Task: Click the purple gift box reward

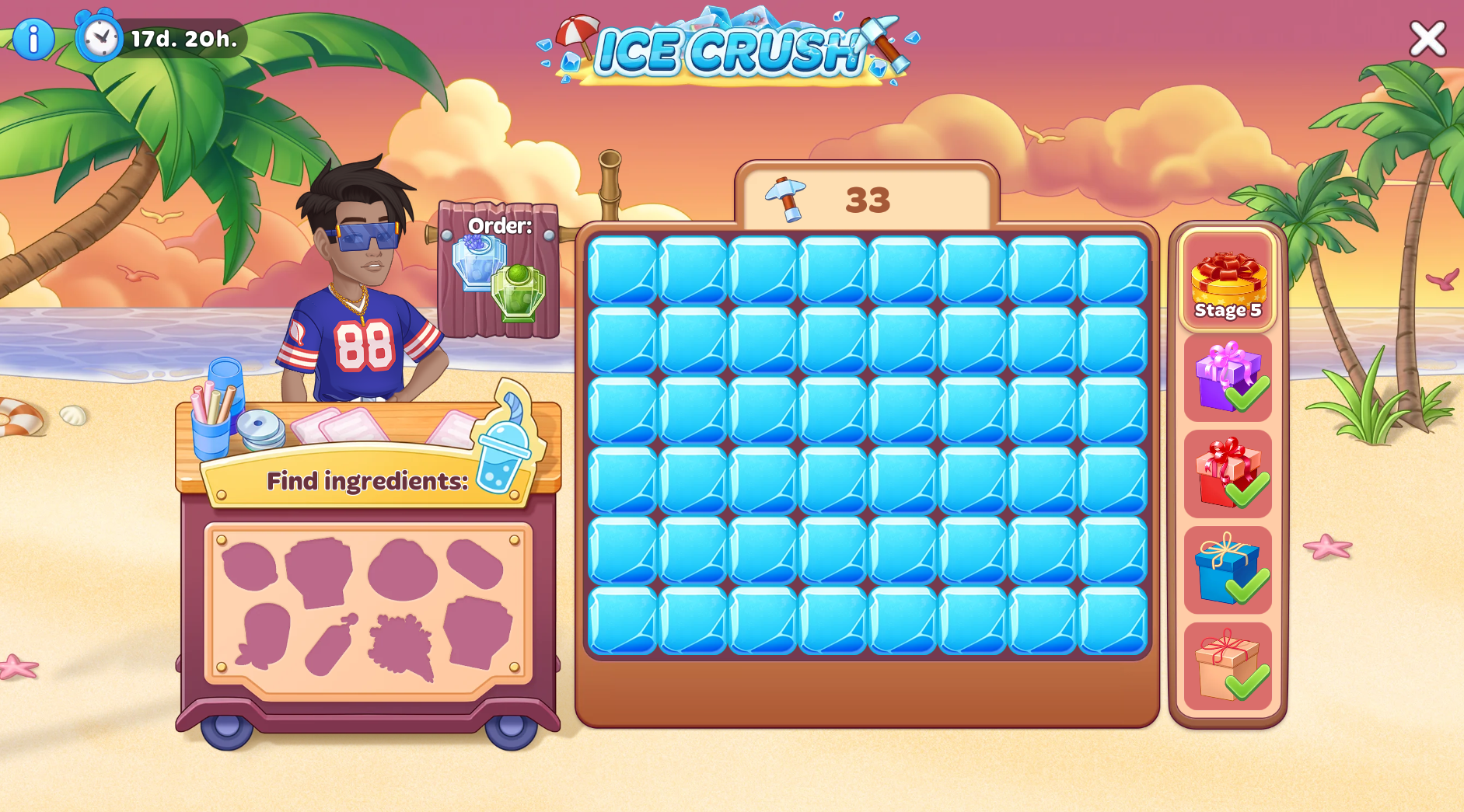Action: 1228,378
